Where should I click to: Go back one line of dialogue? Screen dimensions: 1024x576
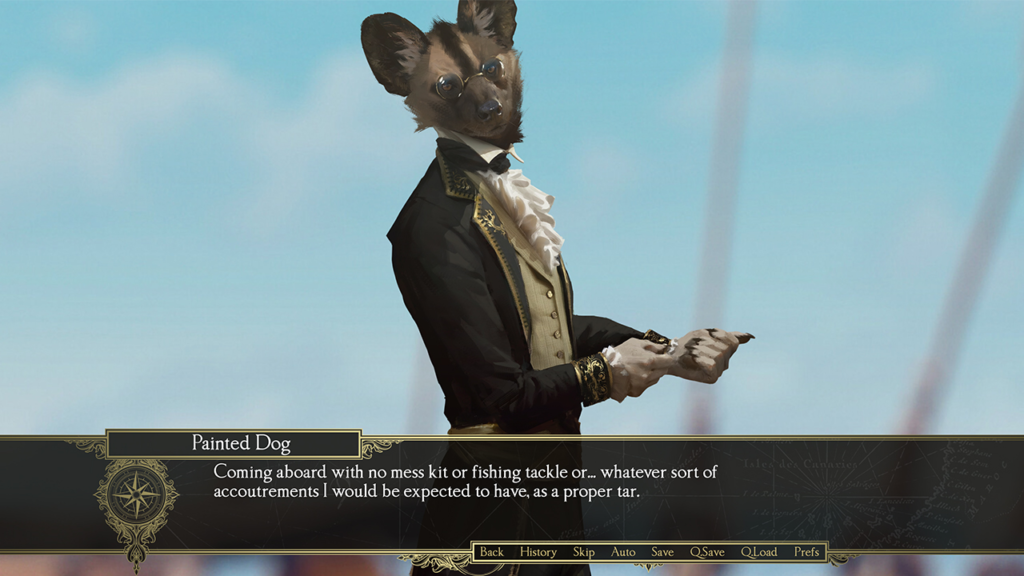point(491,552)
